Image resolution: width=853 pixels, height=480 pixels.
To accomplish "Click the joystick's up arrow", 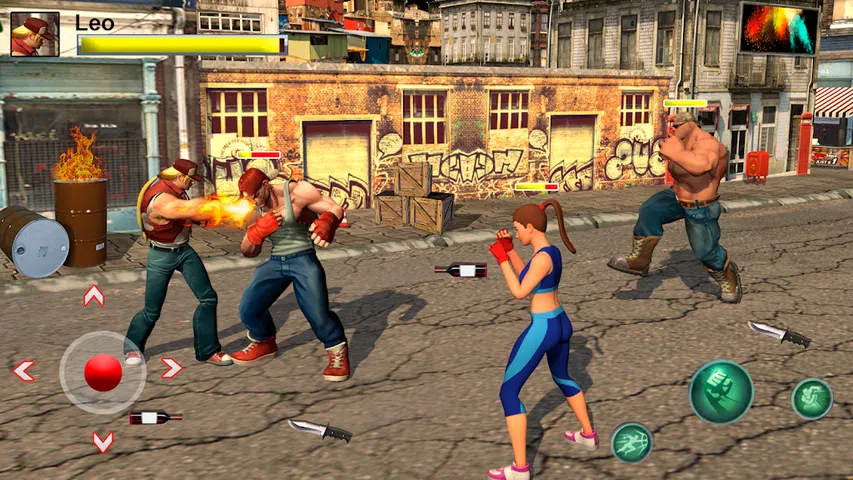I will tap(94, 296).
